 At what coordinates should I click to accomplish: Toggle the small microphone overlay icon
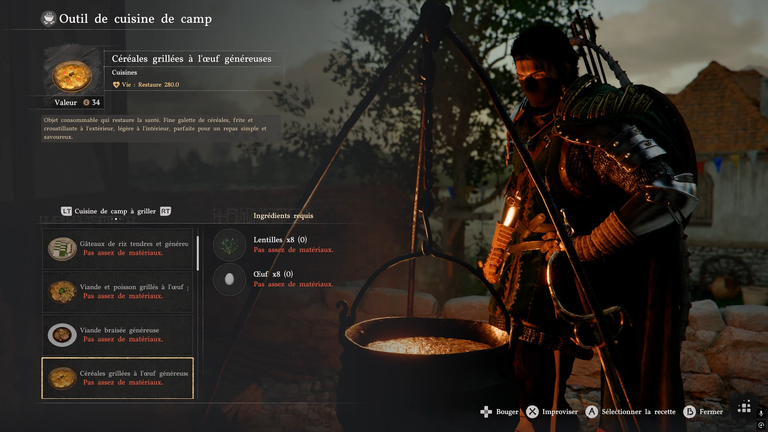click(x=759, y=413)
